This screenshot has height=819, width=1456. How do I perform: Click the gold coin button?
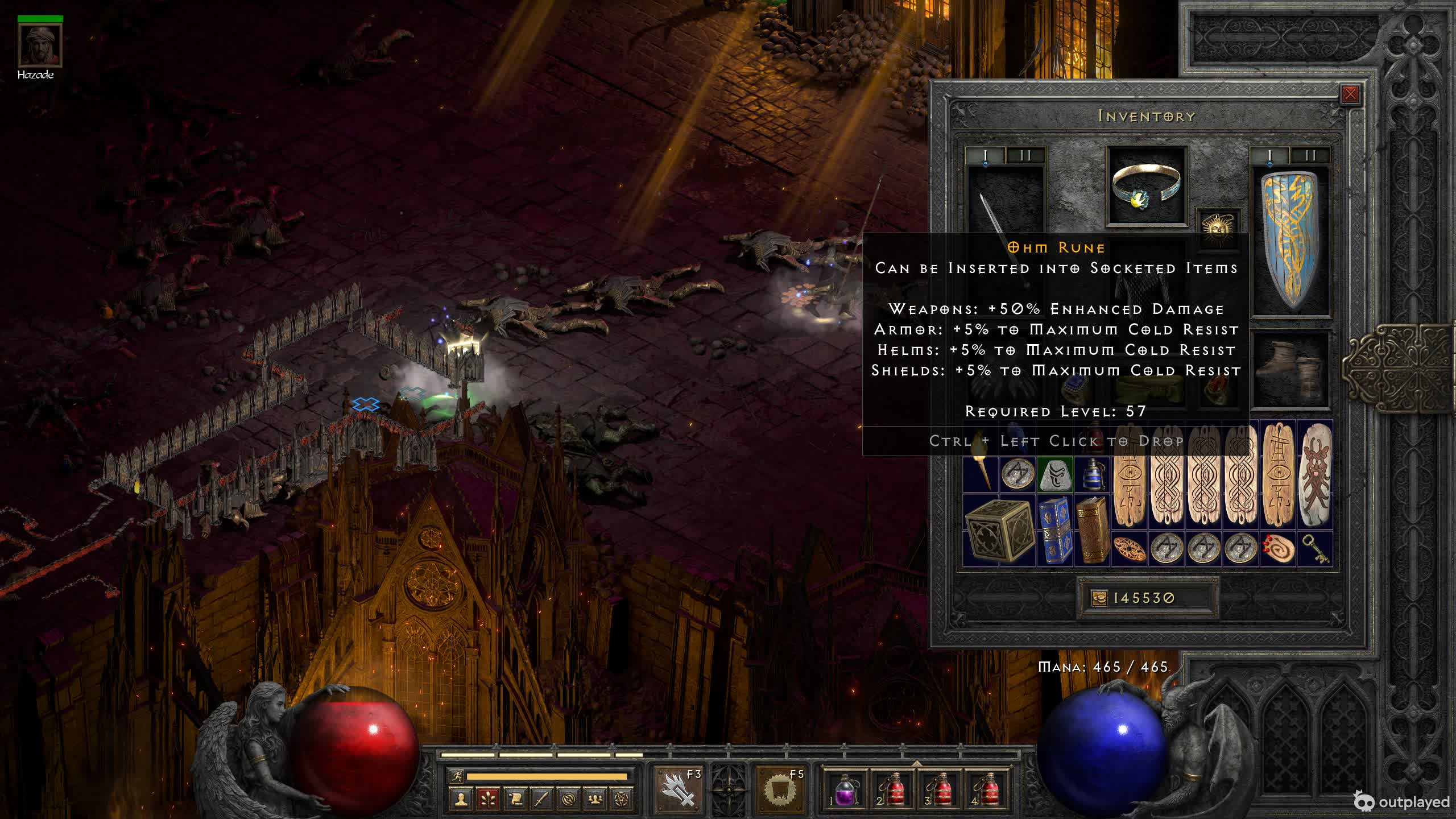(1099, 598)
